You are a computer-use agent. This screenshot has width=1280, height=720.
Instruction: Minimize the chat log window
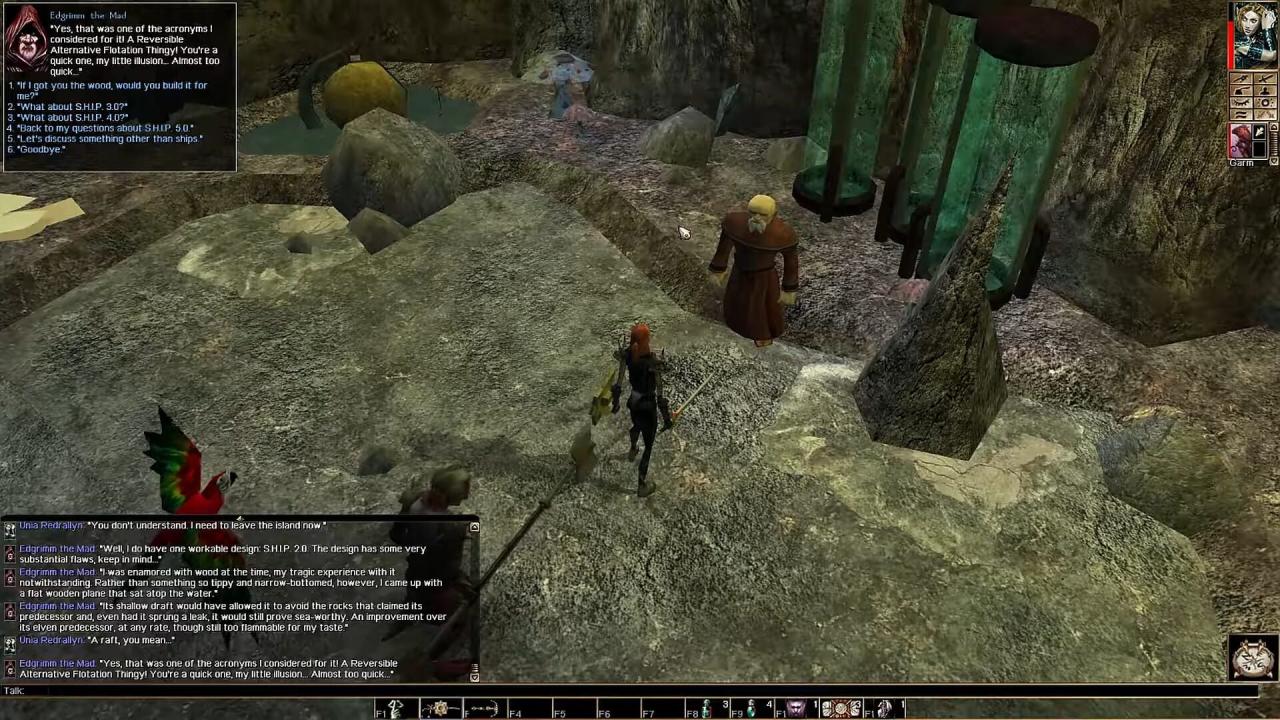pyautogui.click(x=474, y=527)
